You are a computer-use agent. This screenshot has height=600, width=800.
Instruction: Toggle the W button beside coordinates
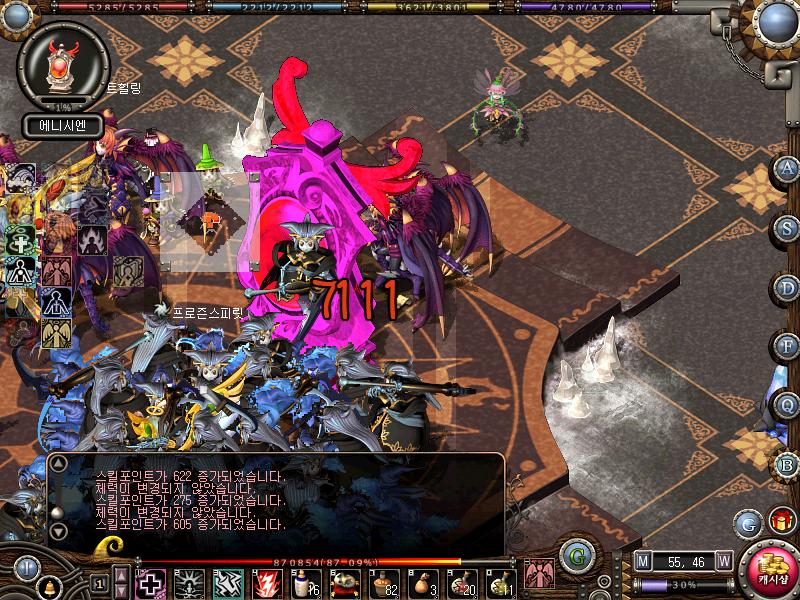click(x=723, y=562)
